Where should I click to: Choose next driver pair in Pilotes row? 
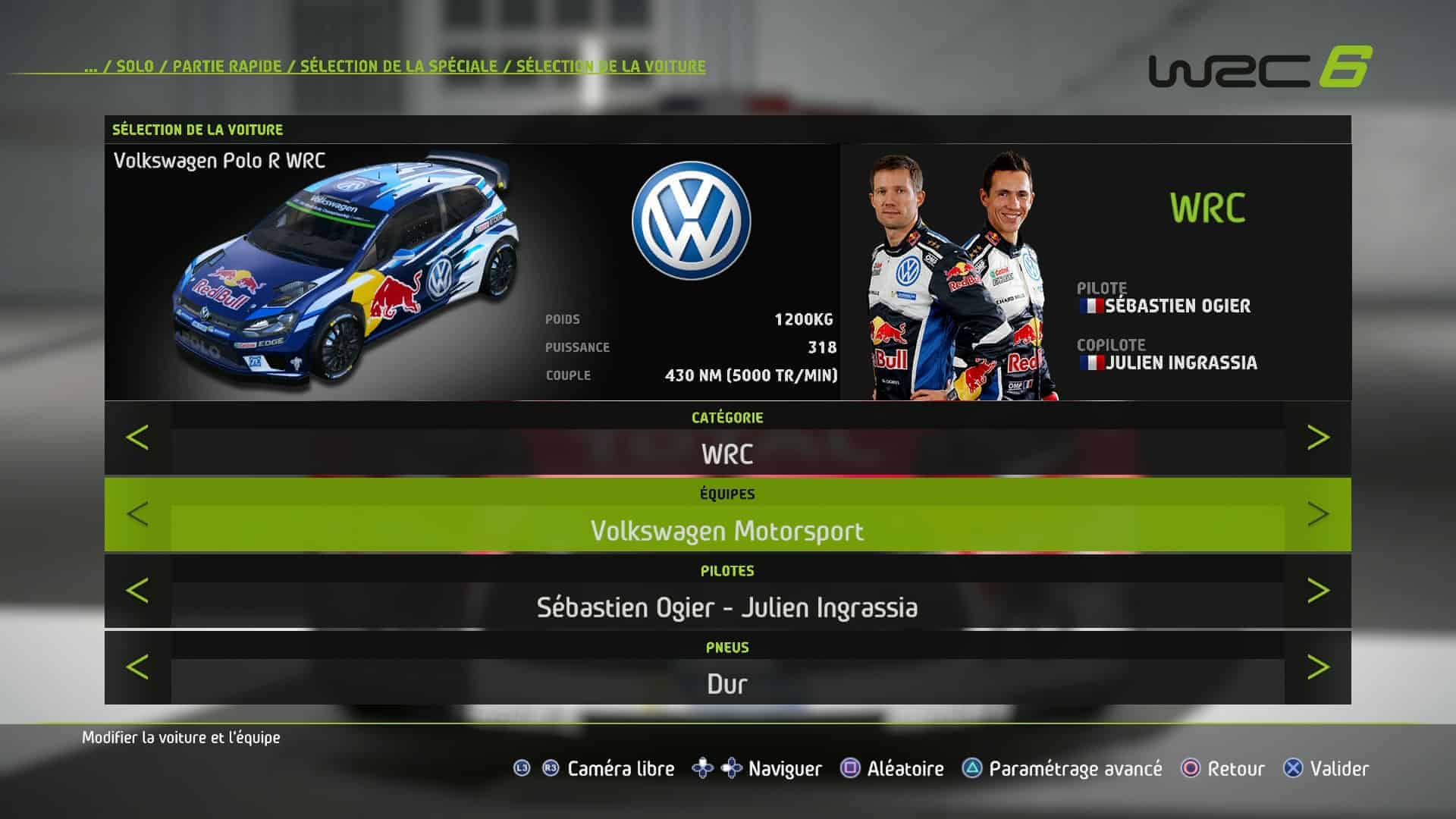[1318, 591]
